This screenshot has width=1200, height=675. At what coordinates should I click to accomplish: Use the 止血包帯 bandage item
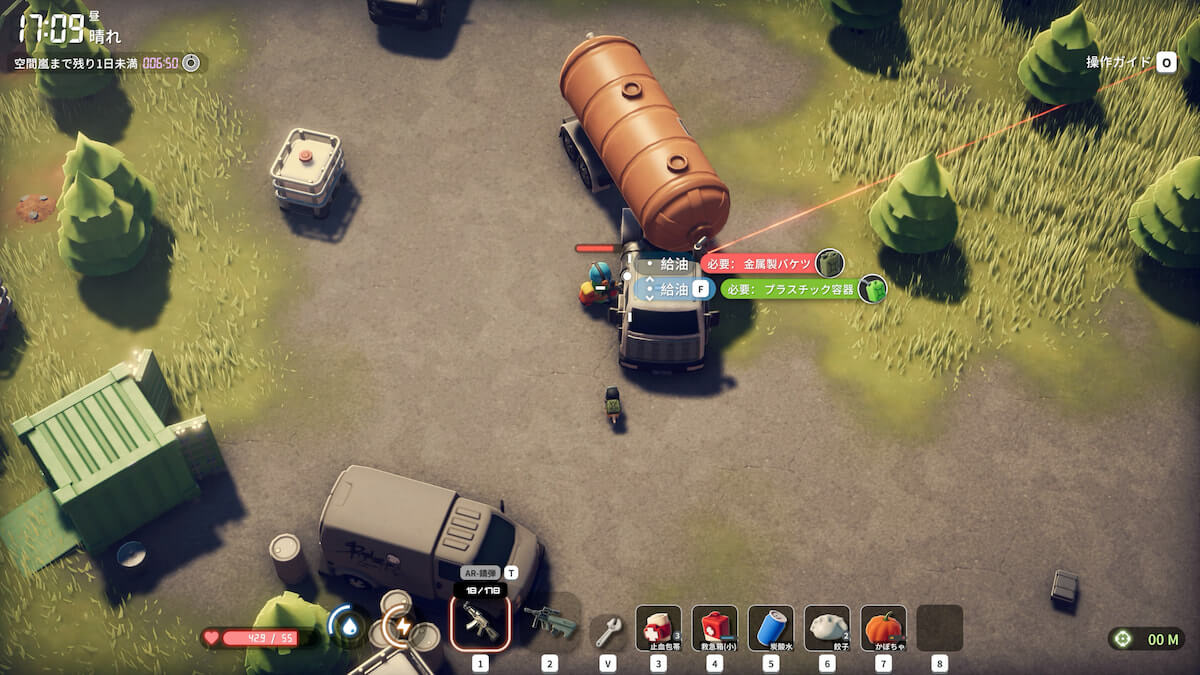658,627
